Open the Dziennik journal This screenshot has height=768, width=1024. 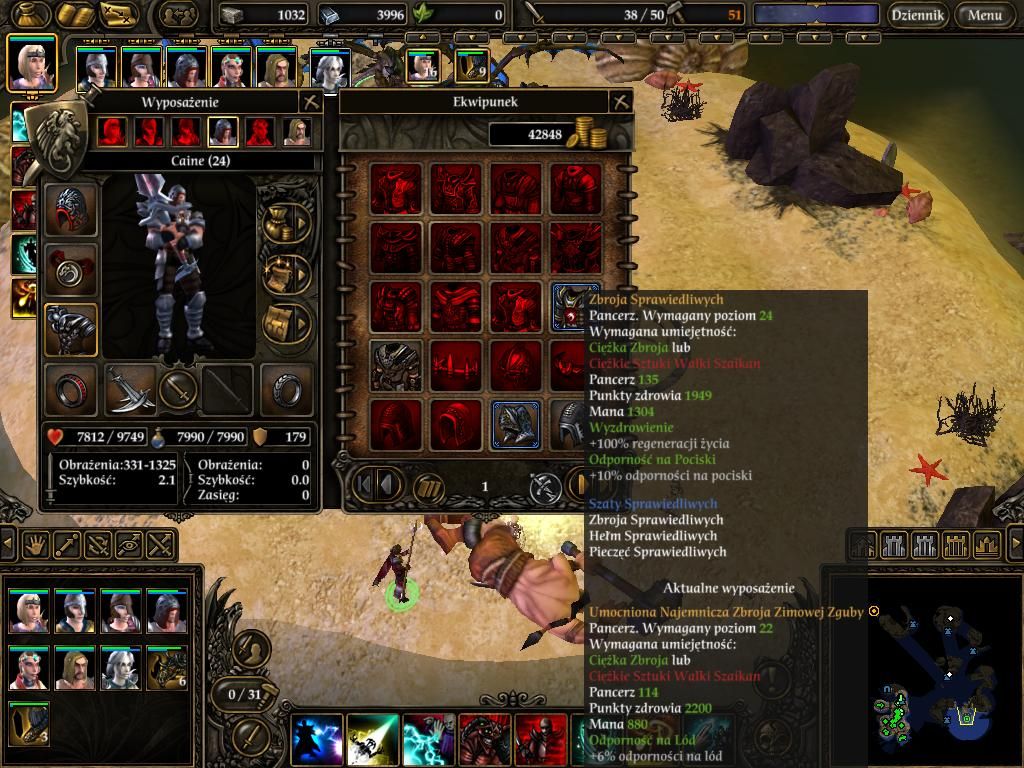[x=918, y=15]
